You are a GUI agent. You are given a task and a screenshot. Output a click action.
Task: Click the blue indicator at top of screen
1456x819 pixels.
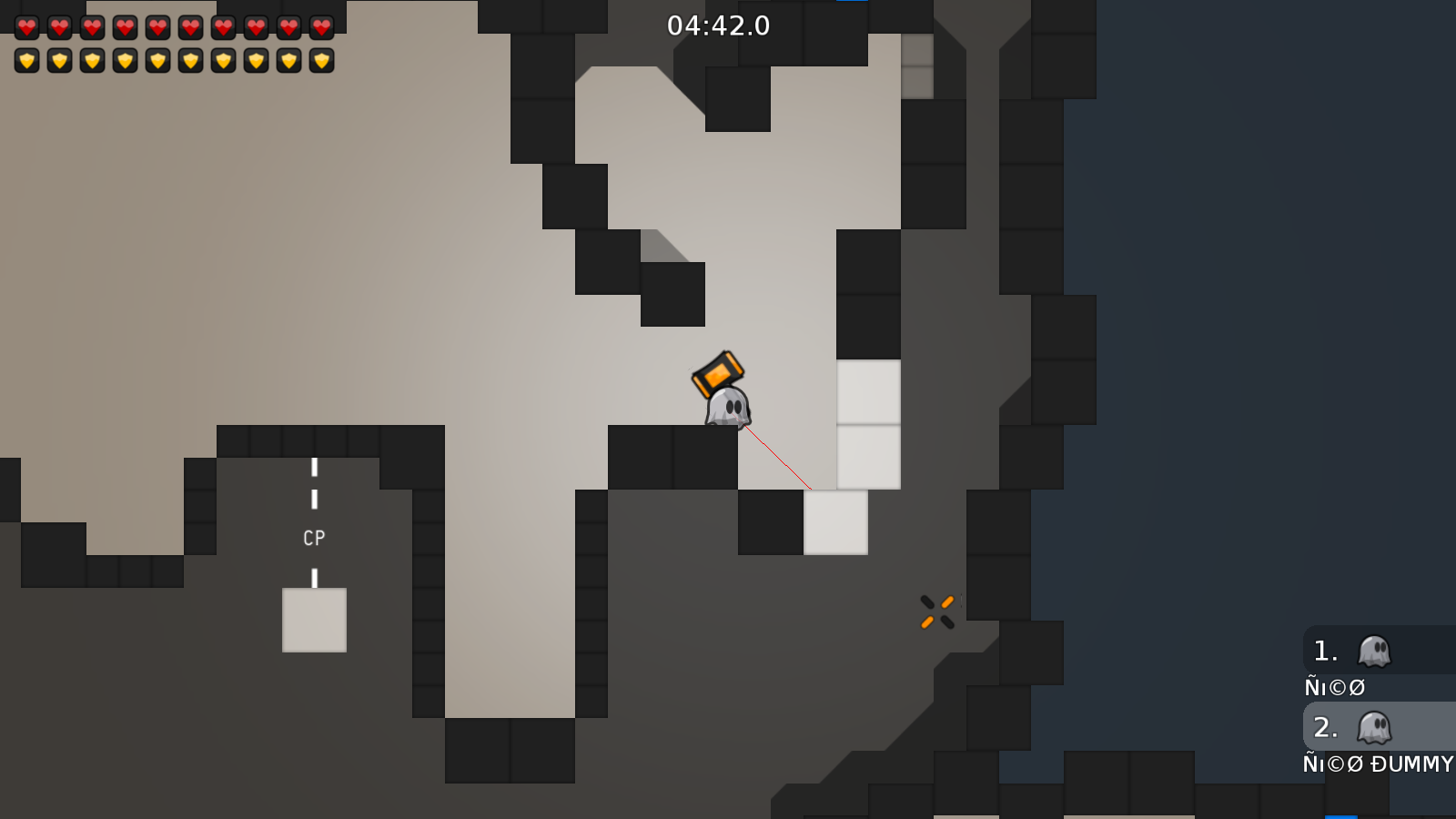click(854, 3)
